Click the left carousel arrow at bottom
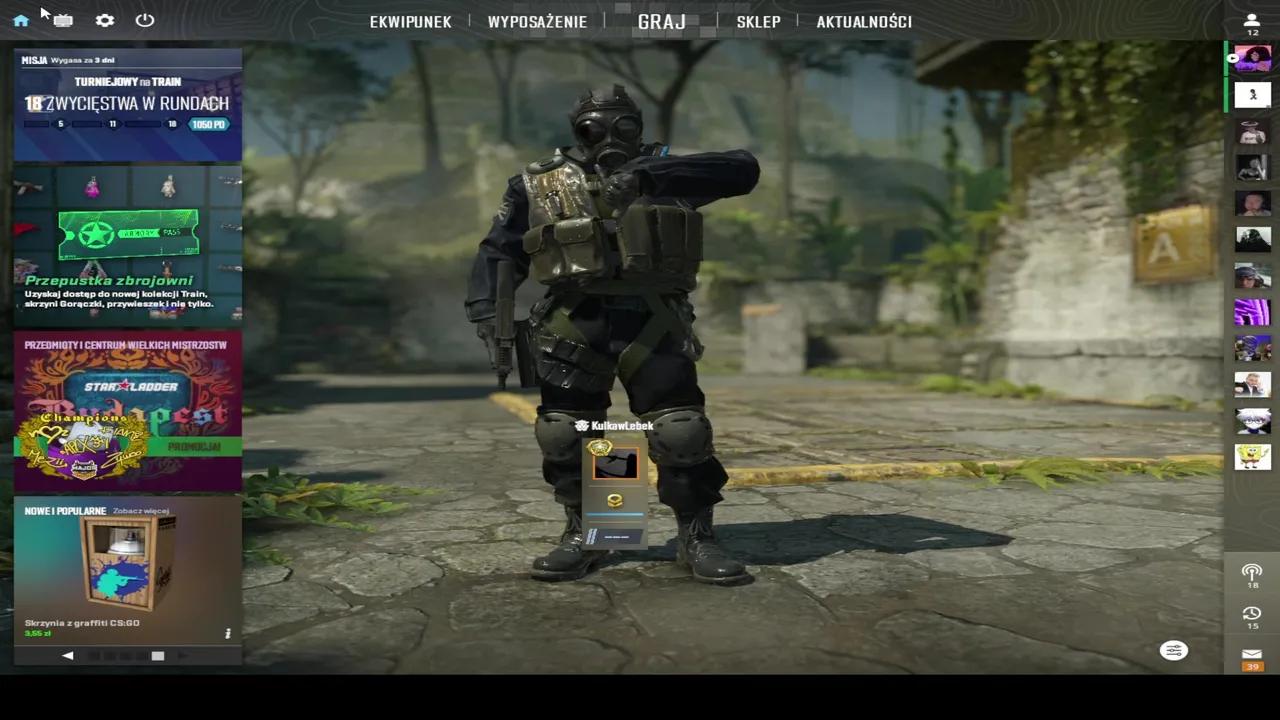Screen dimensions: 1280x720 67,655
